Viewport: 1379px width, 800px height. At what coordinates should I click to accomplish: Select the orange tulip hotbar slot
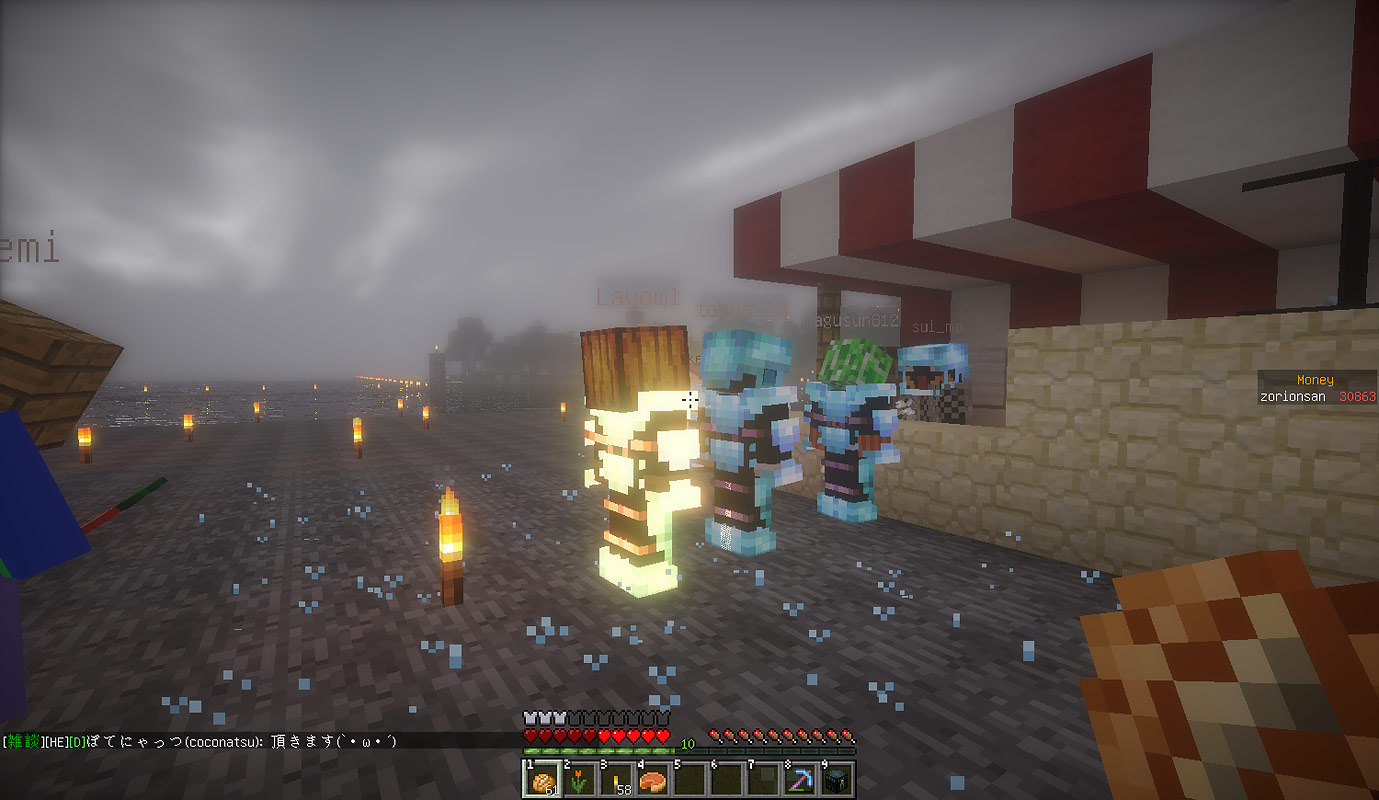pyautogui.click(x=579, y=779)
